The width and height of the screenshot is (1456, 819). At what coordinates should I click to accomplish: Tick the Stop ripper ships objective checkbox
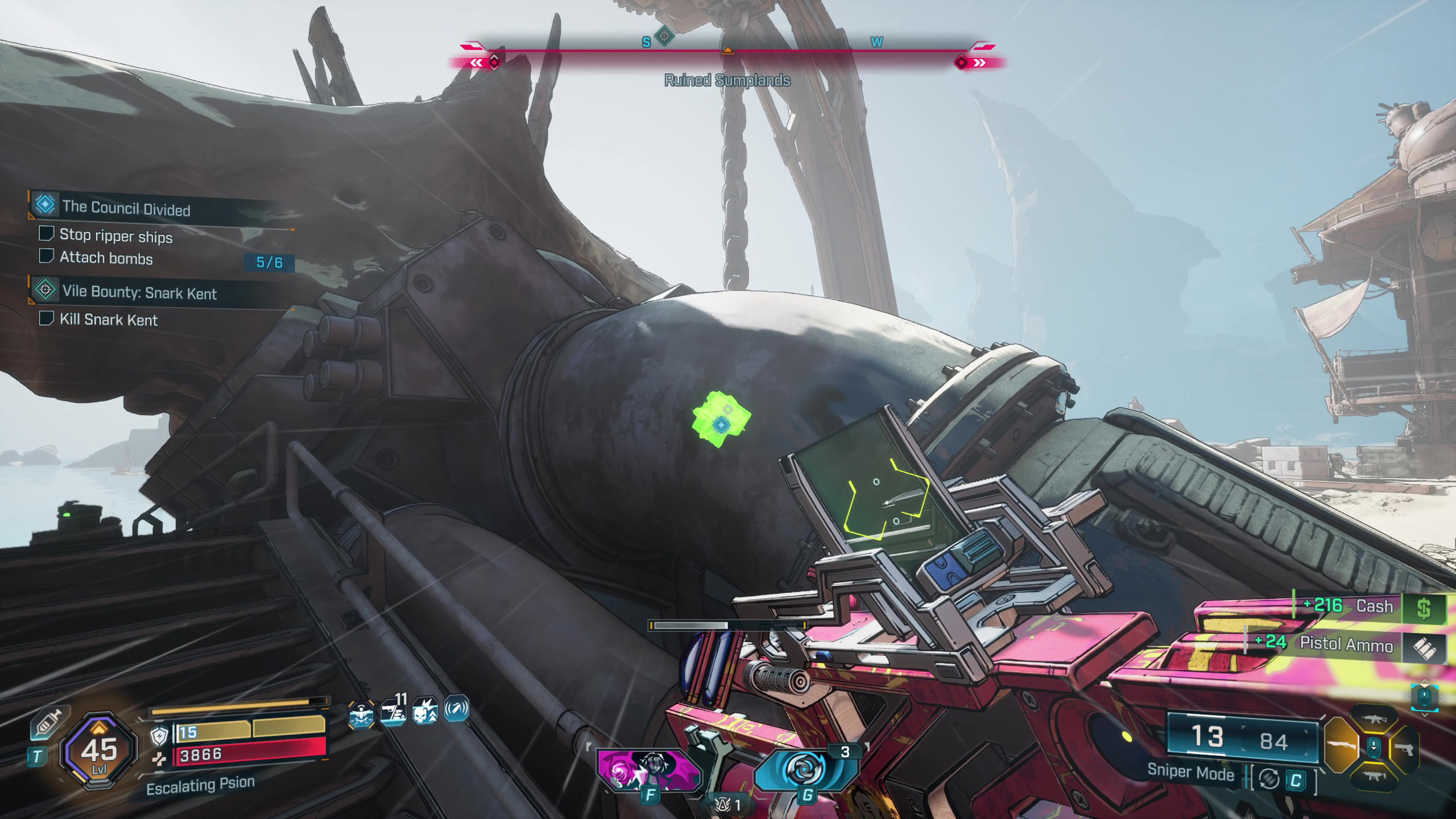[x=46, y=234]
